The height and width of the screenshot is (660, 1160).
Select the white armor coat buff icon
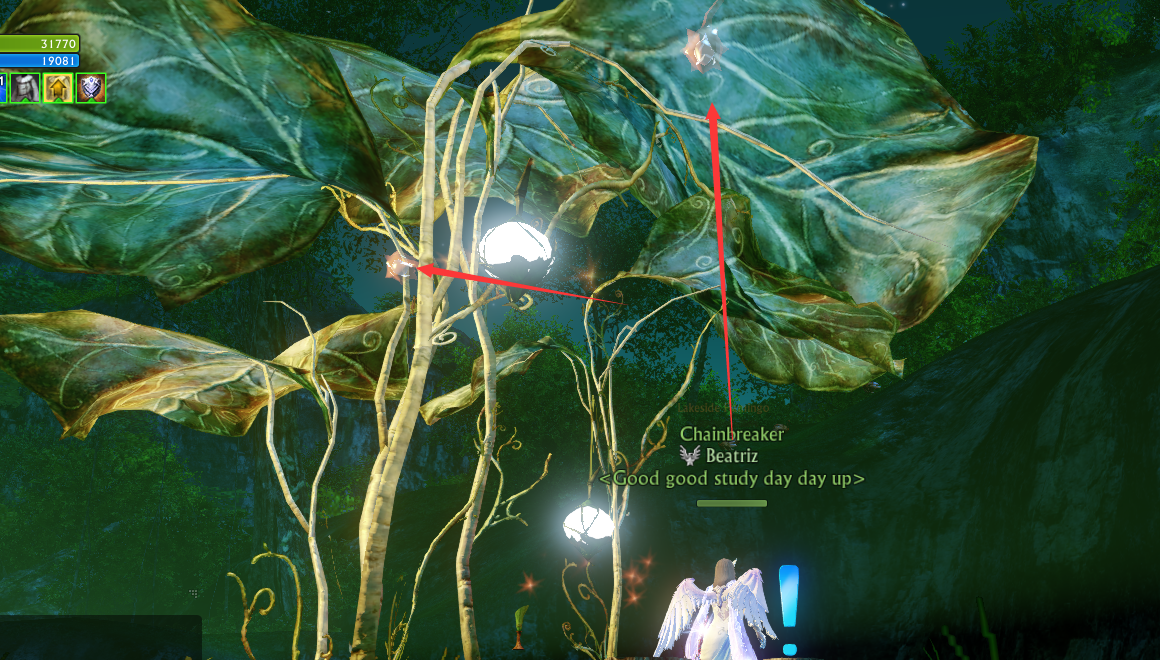(x=25, y=88)
